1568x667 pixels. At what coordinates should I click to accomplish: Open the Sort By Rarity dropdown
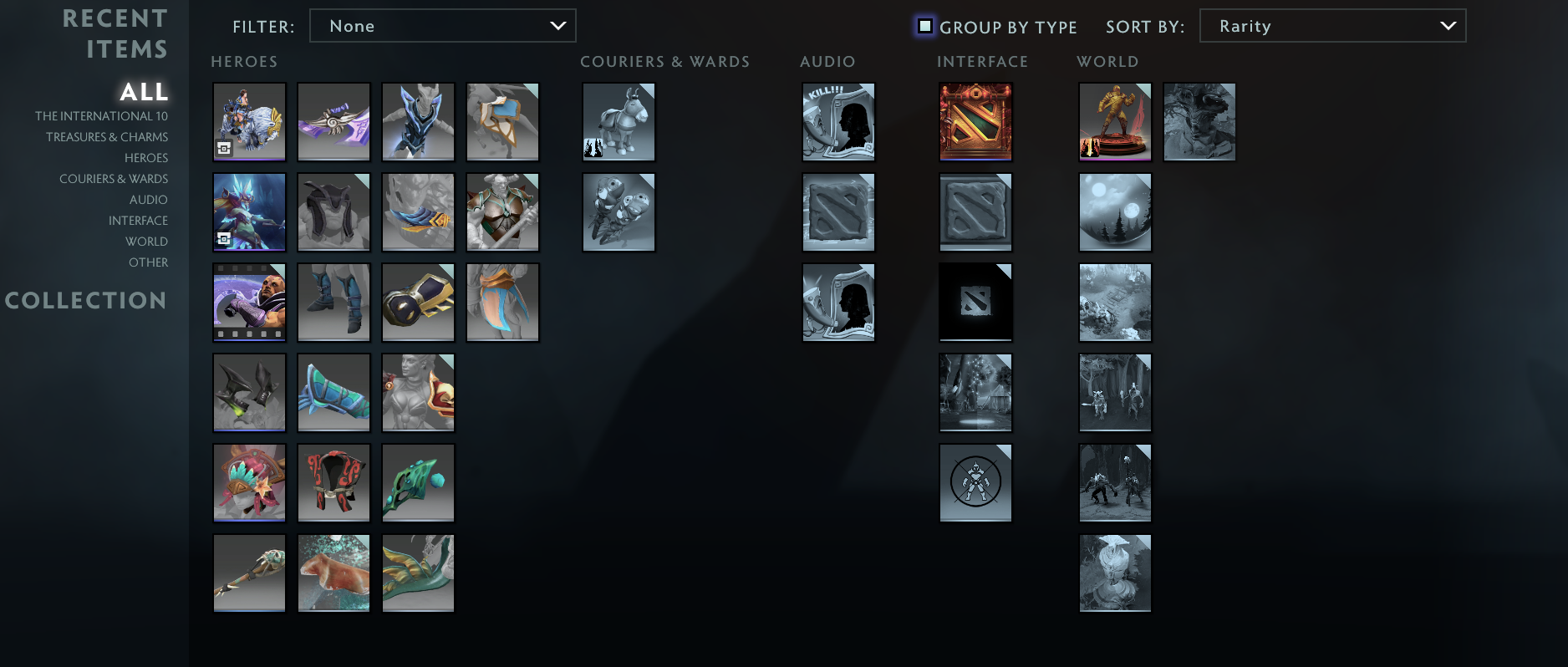tap(1332, 25)
